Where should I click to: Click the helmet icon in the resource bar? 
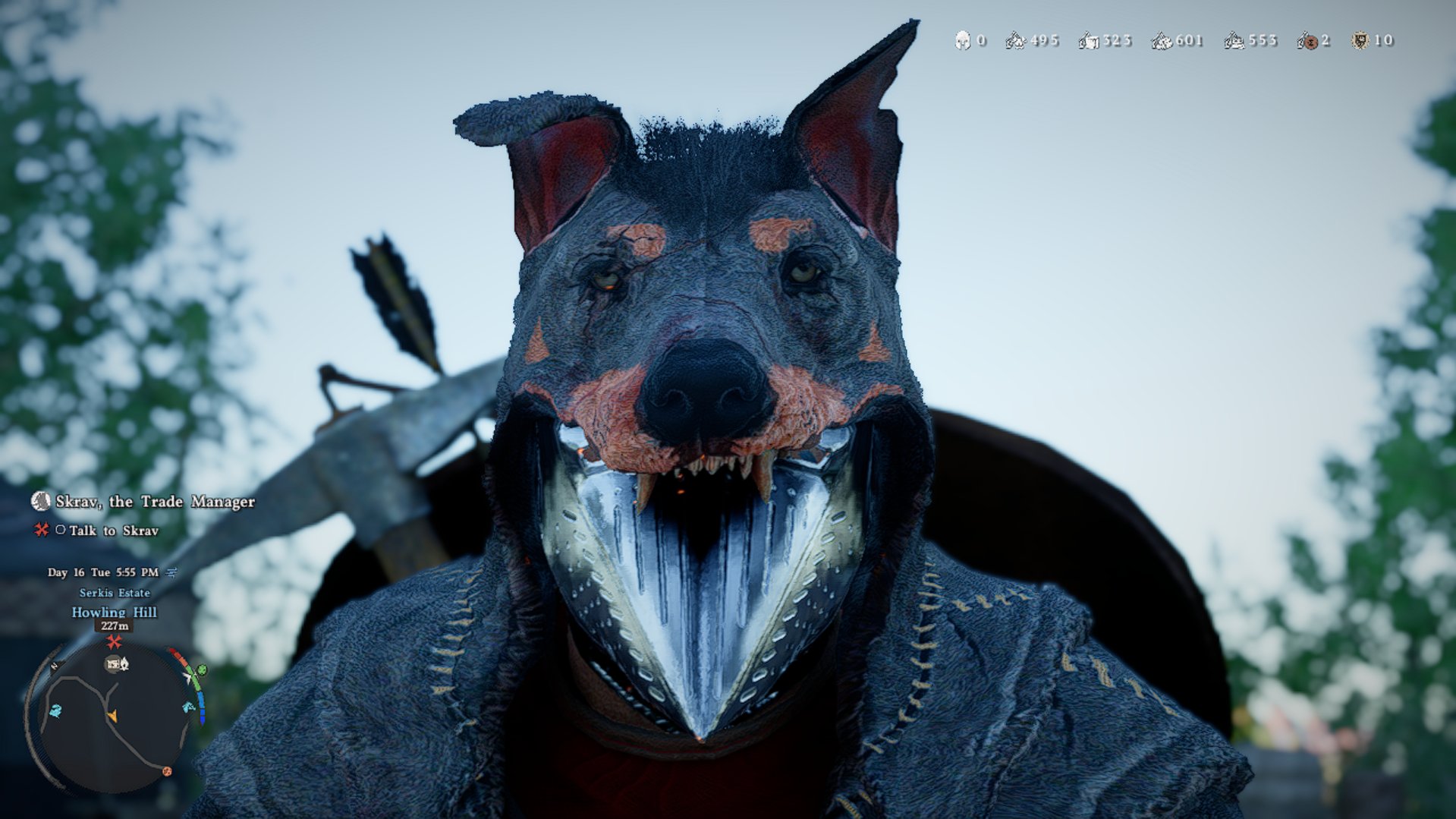click(962, 40)
